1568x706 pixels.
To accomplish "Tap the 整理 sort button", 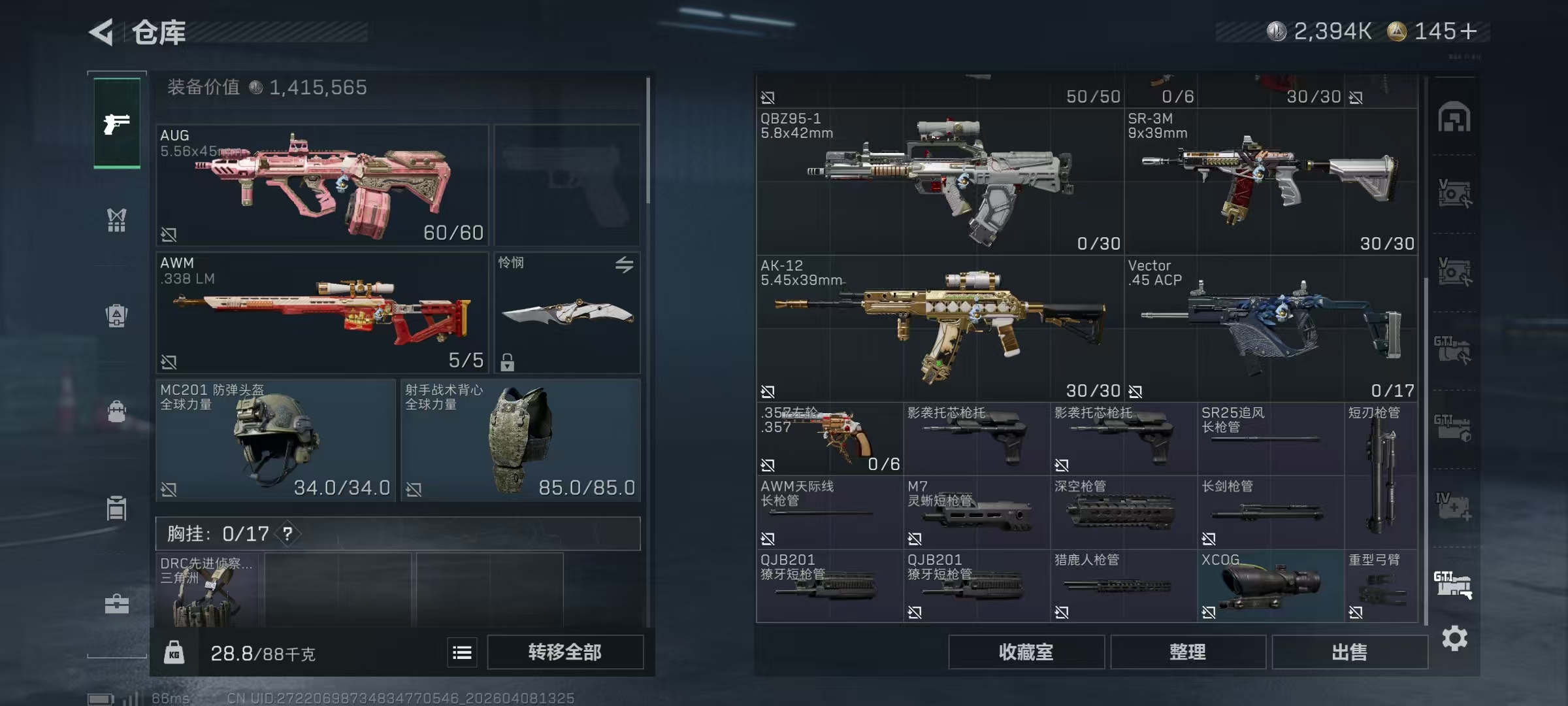I will pyautogui.click(x=1187, y=652).
